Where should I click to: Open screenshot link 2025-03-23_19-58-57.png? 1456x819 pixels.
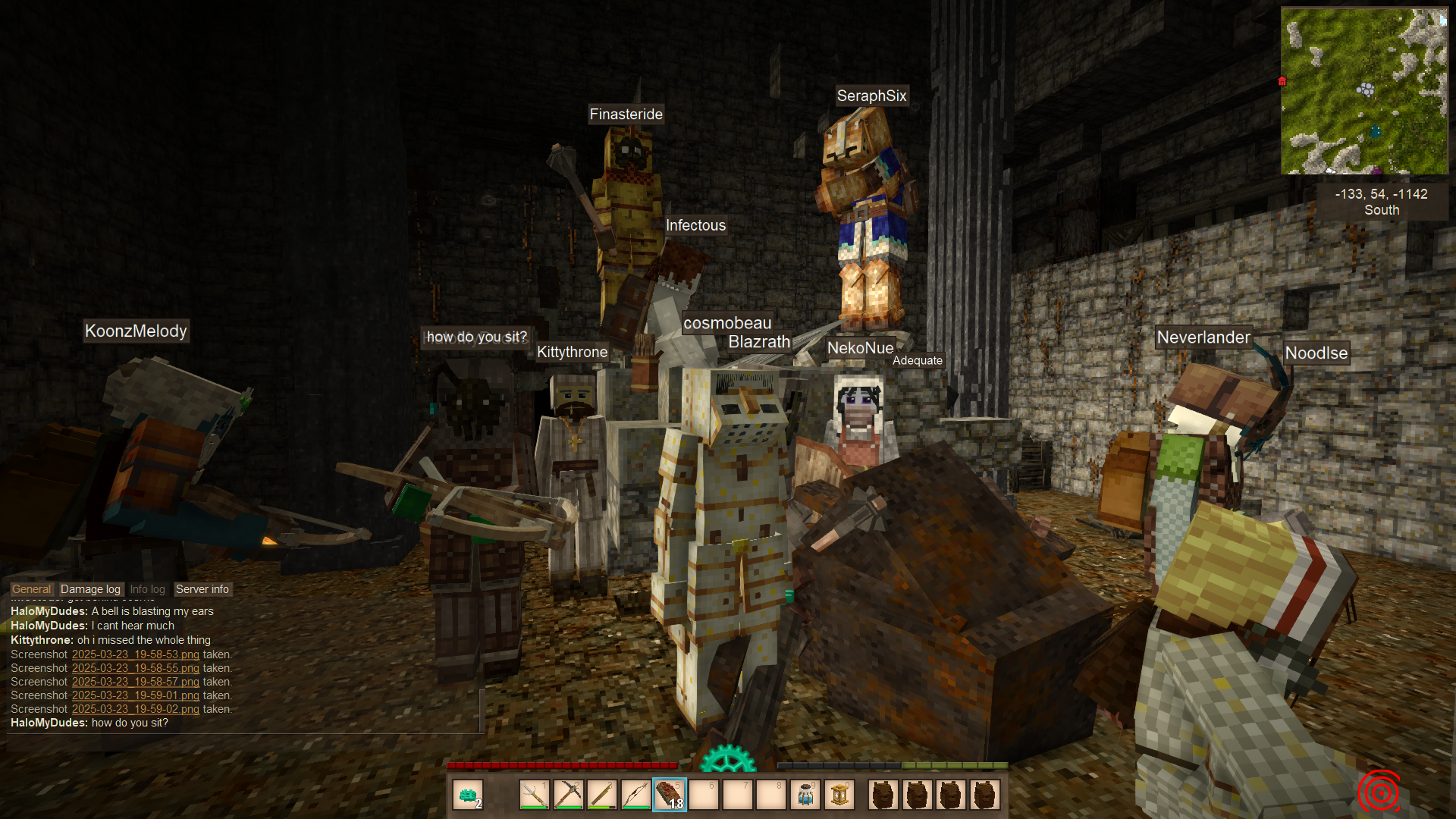135,682
